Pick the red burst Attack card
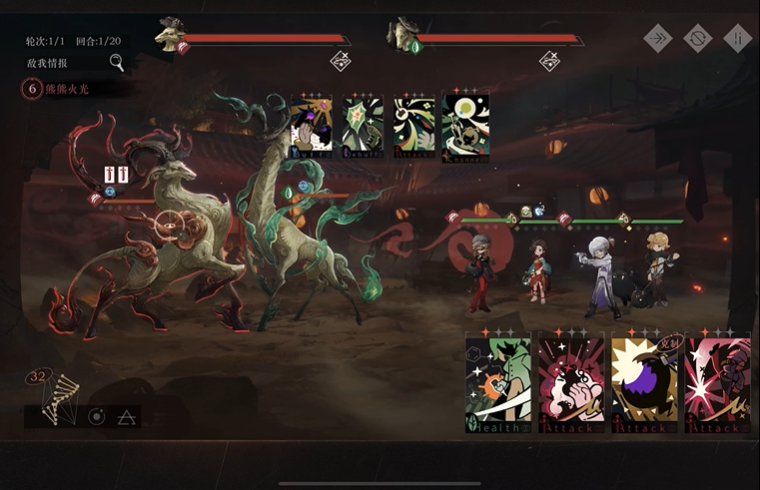The height and width of the screenshot is (490, 760). click(x=718, y=385)
